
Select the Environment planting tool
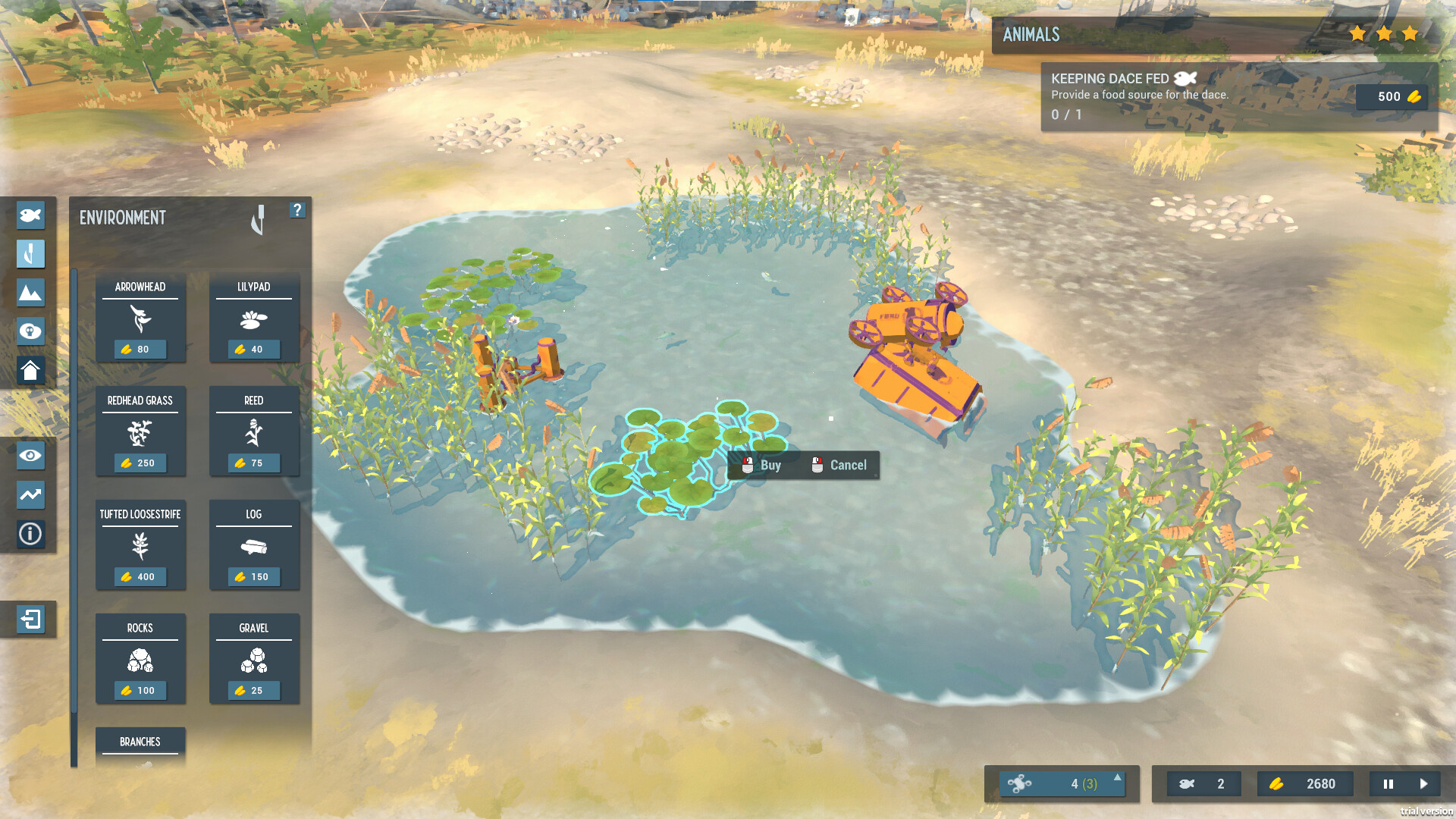click(x=30, y=254)
